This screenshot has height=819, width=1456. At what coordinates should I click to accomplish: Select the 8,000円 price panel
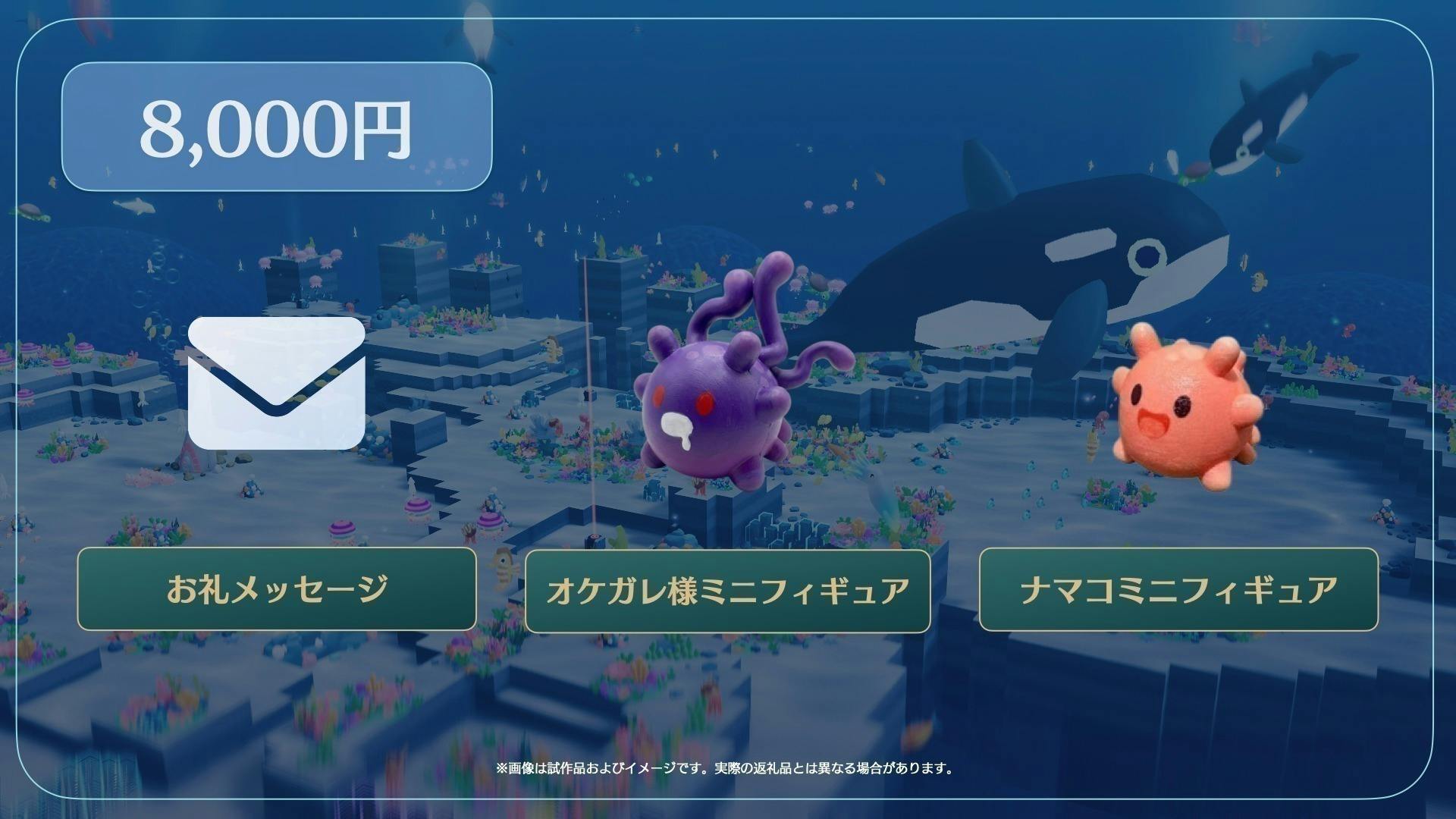[277, 127]
